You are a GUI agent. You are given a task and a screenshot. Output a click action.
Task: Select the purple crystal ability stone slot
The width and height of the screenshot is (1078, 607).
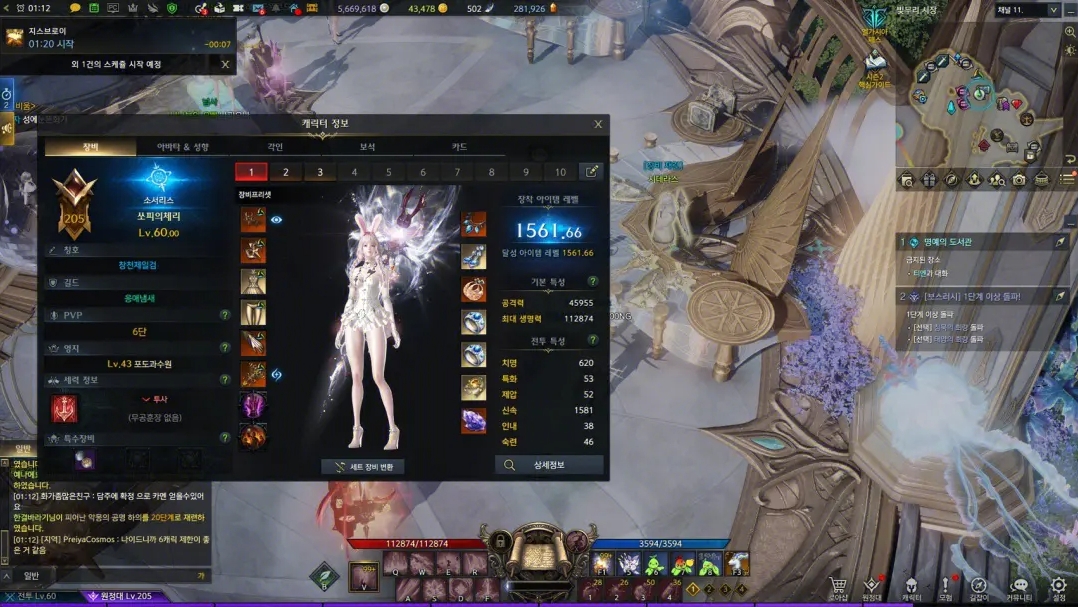[x=473, y=420]
